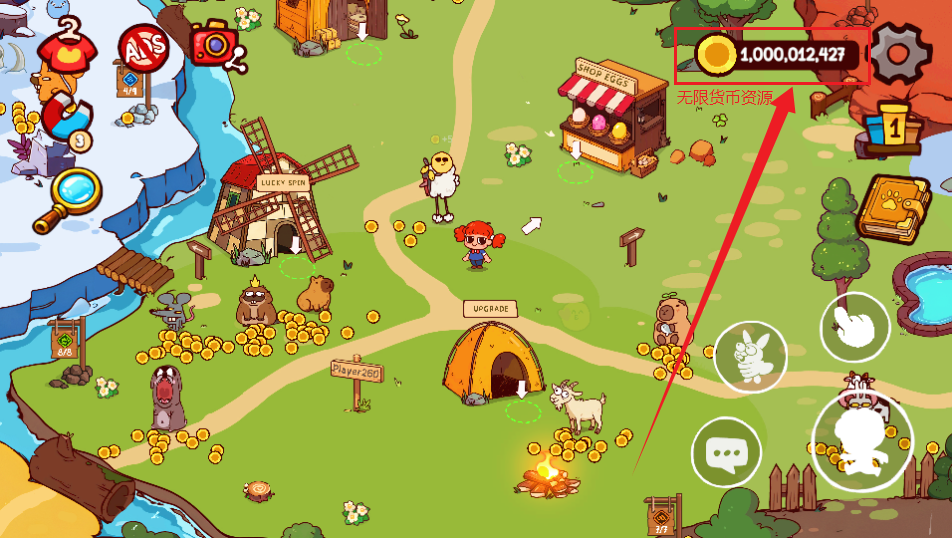Tap the large character silhouette action button

click(860, 439)
